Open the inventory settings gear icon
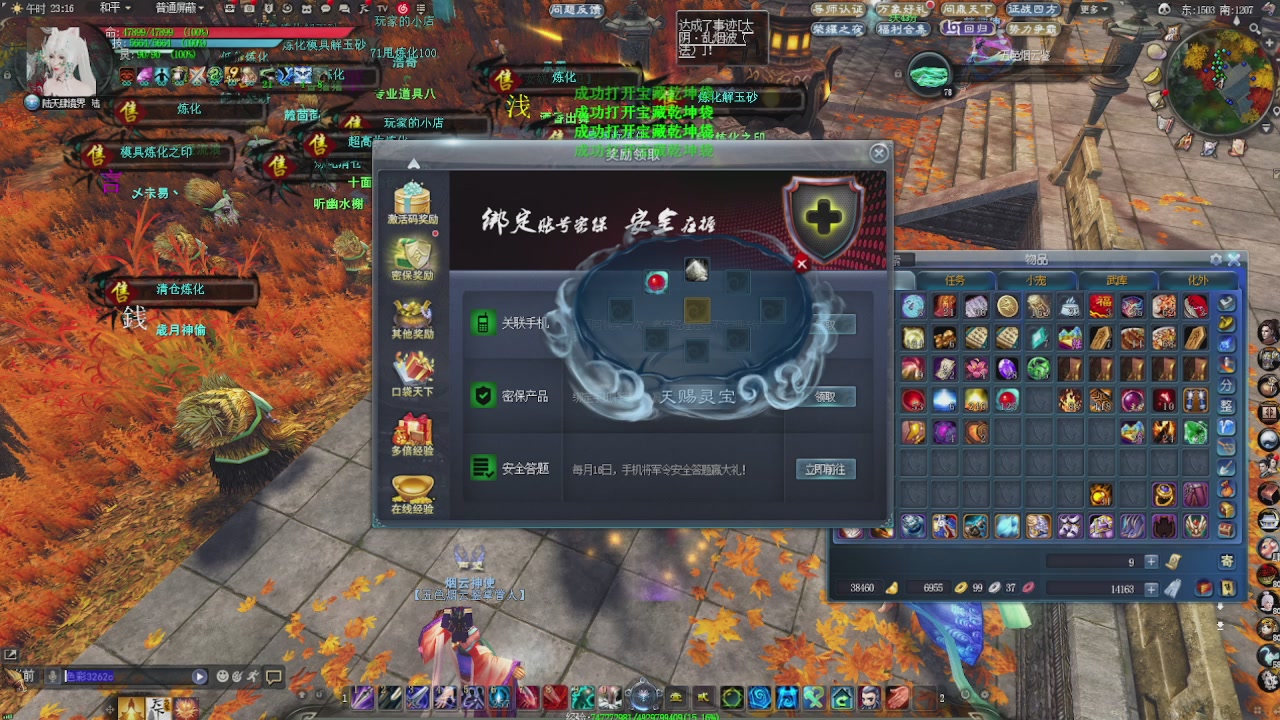Image resolution: width=1280 pixels, height=720 pixels. point(1214,258)
